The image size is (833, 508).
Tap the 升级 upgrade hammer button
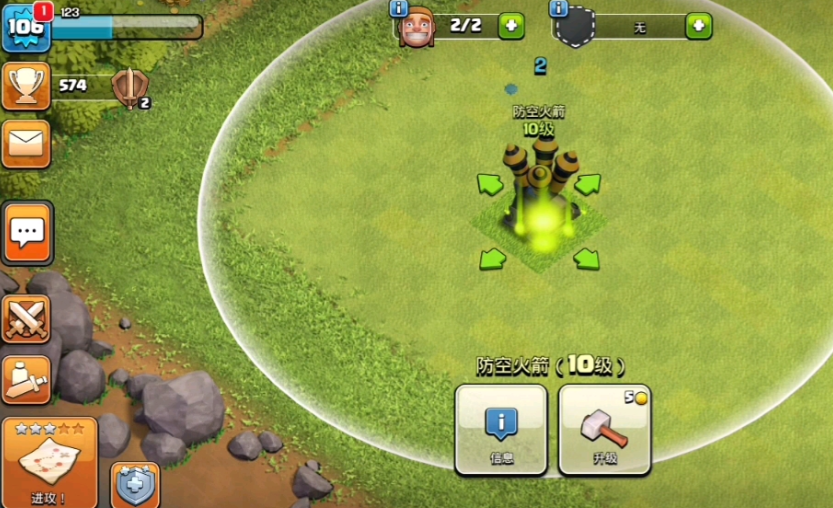(x=604, y=429)
